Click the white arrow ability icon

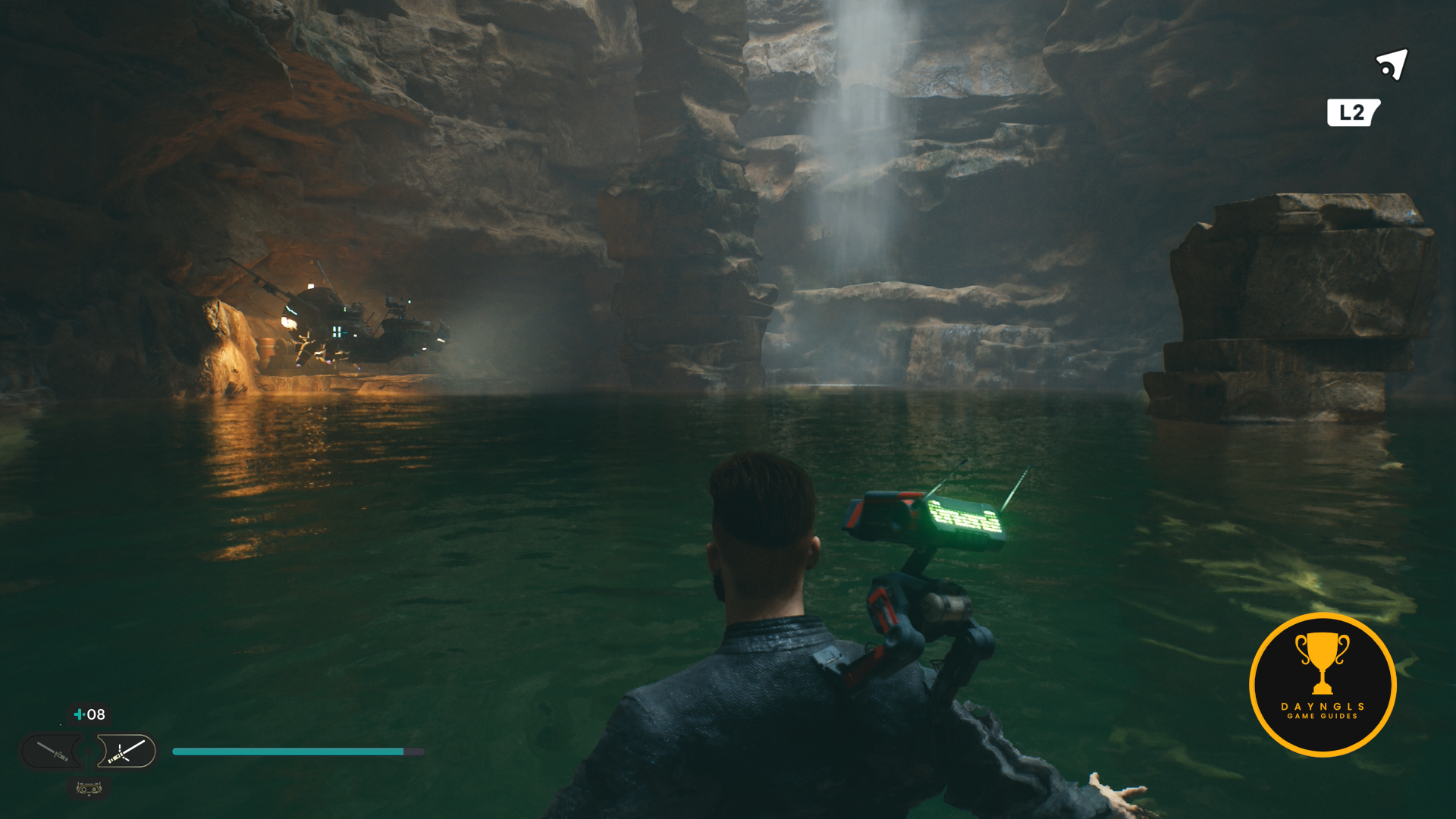[1392, 65]
